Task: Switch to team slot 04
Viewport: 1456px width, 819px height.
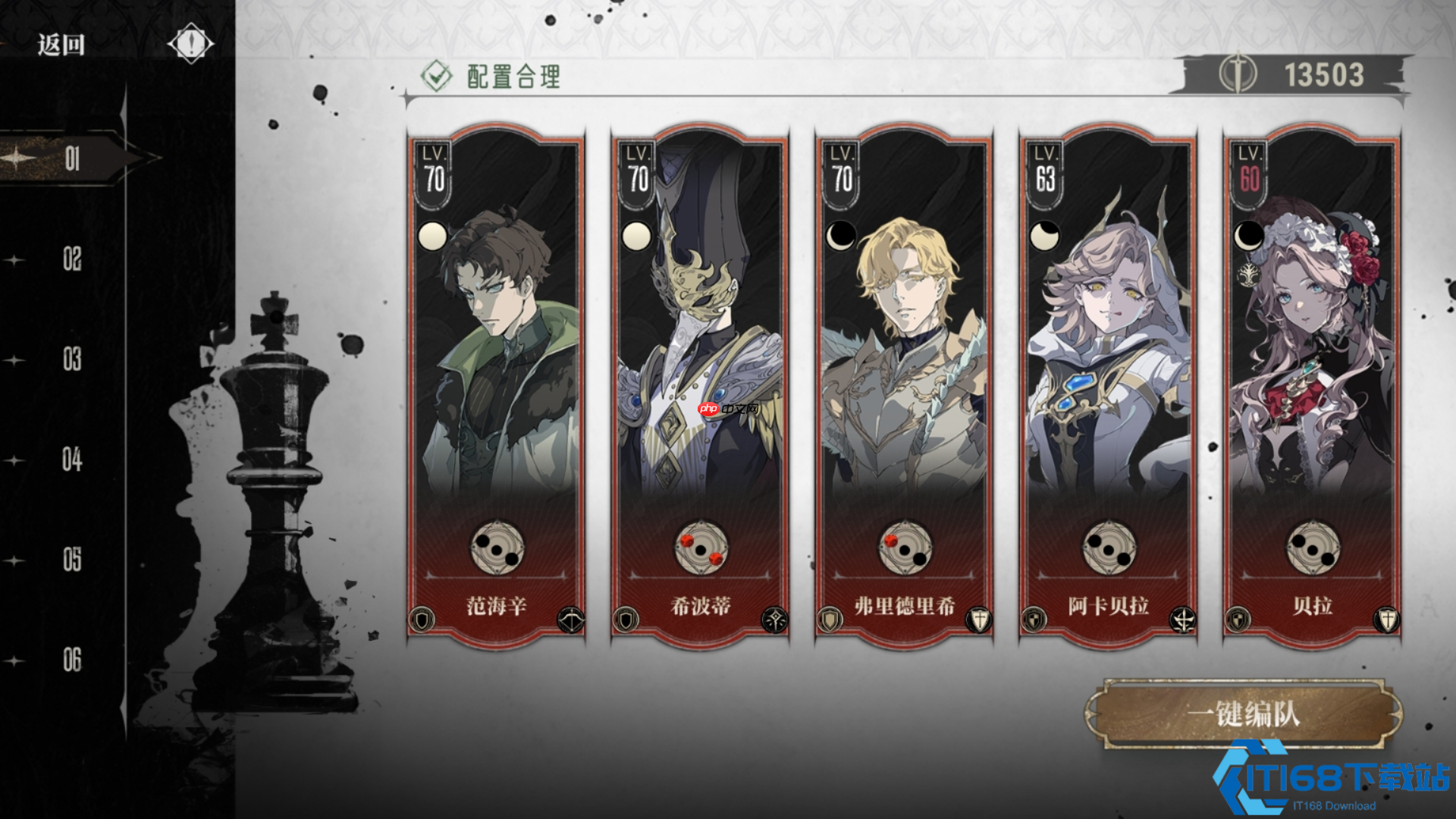Action: pos(71,460)
